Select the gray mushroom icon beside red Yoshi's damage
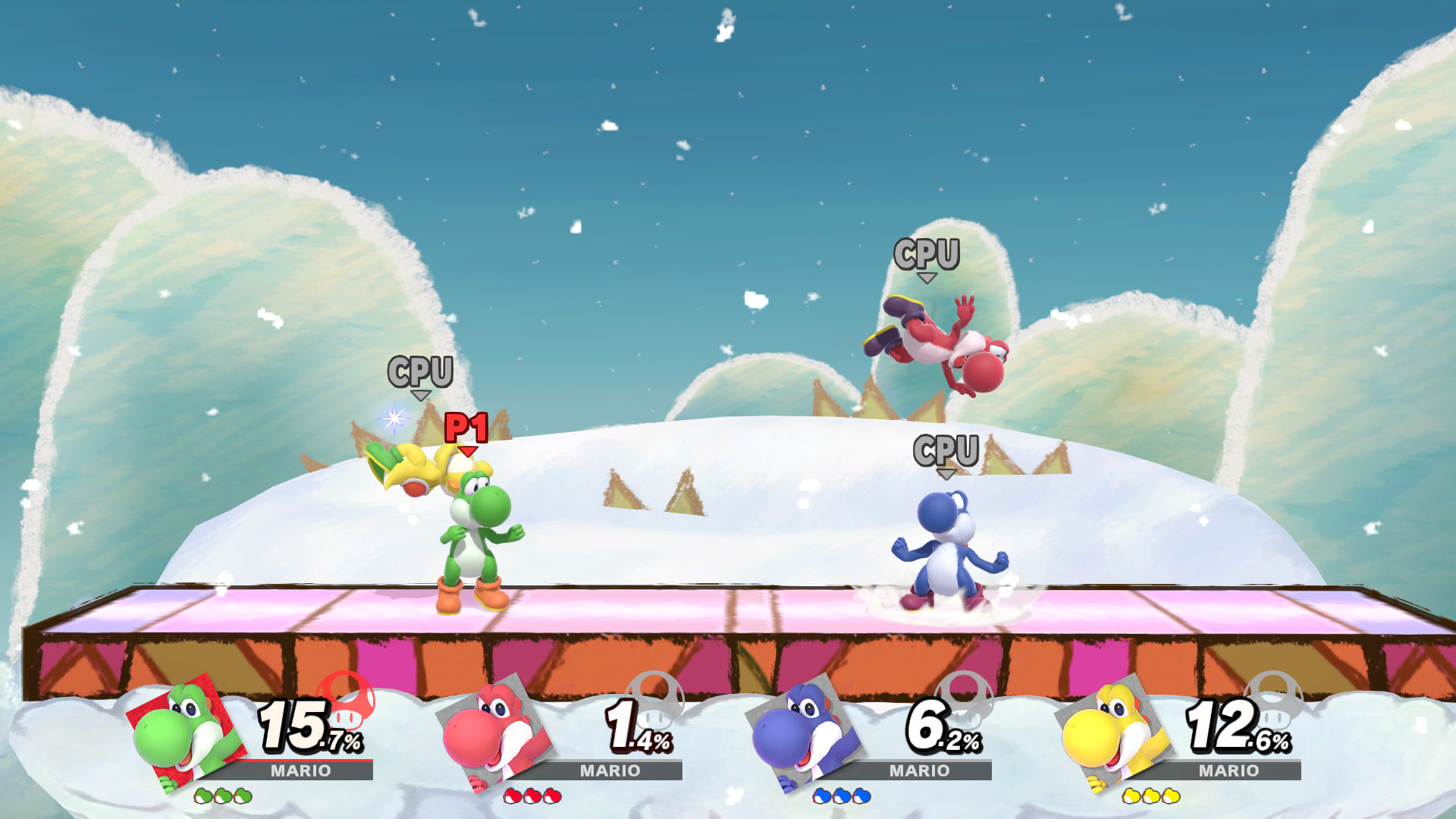 (x=656, y=705)
